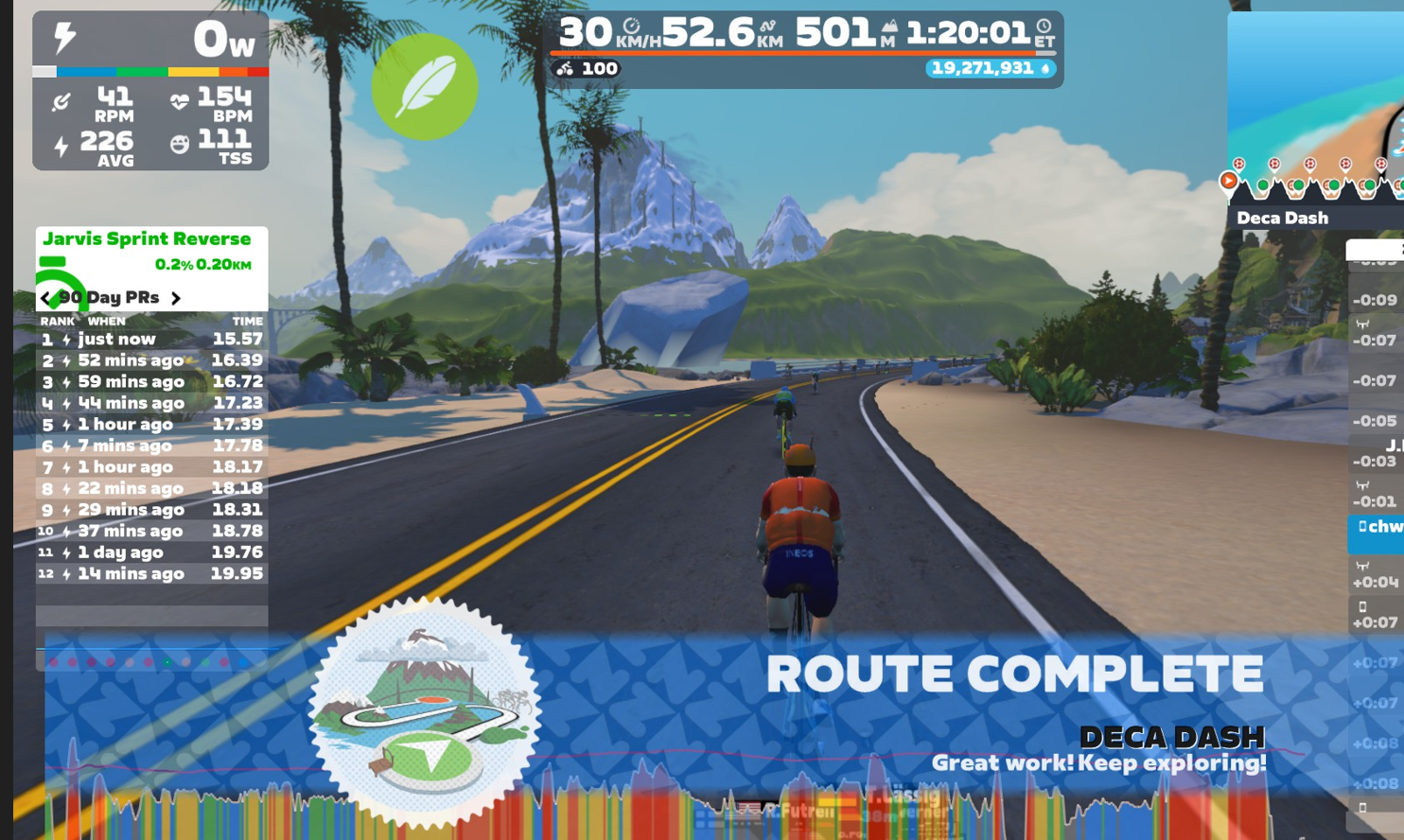Go to the next leaderboard with the right arrow
This screenshot has width=1404, height=840.
coord(176,298)
